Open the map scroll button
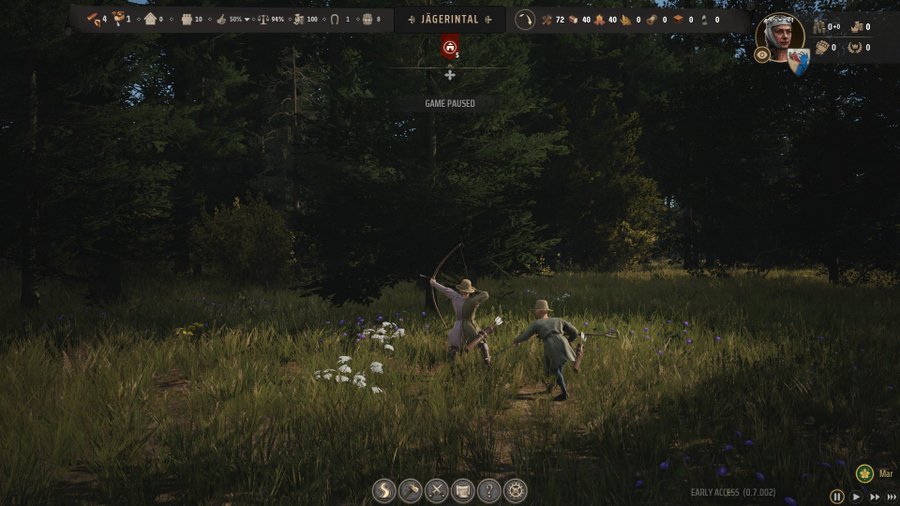Image resolution: width=900 pixels, height=506 pixels. coord(462,491)
